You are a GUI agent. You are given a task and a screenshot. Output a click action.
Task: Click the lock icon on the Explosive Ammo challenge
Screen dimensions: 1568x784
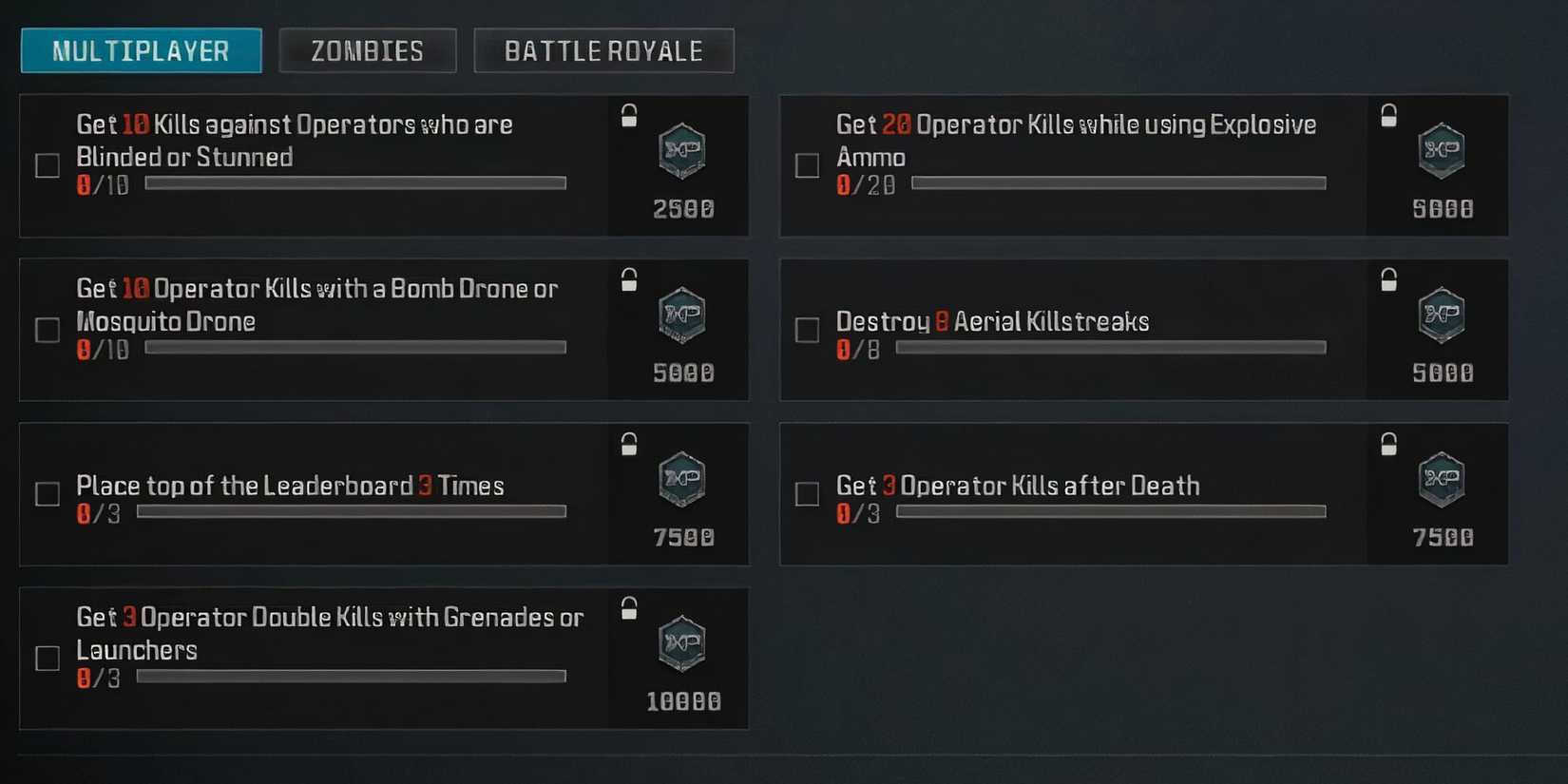click(1389, 114)
